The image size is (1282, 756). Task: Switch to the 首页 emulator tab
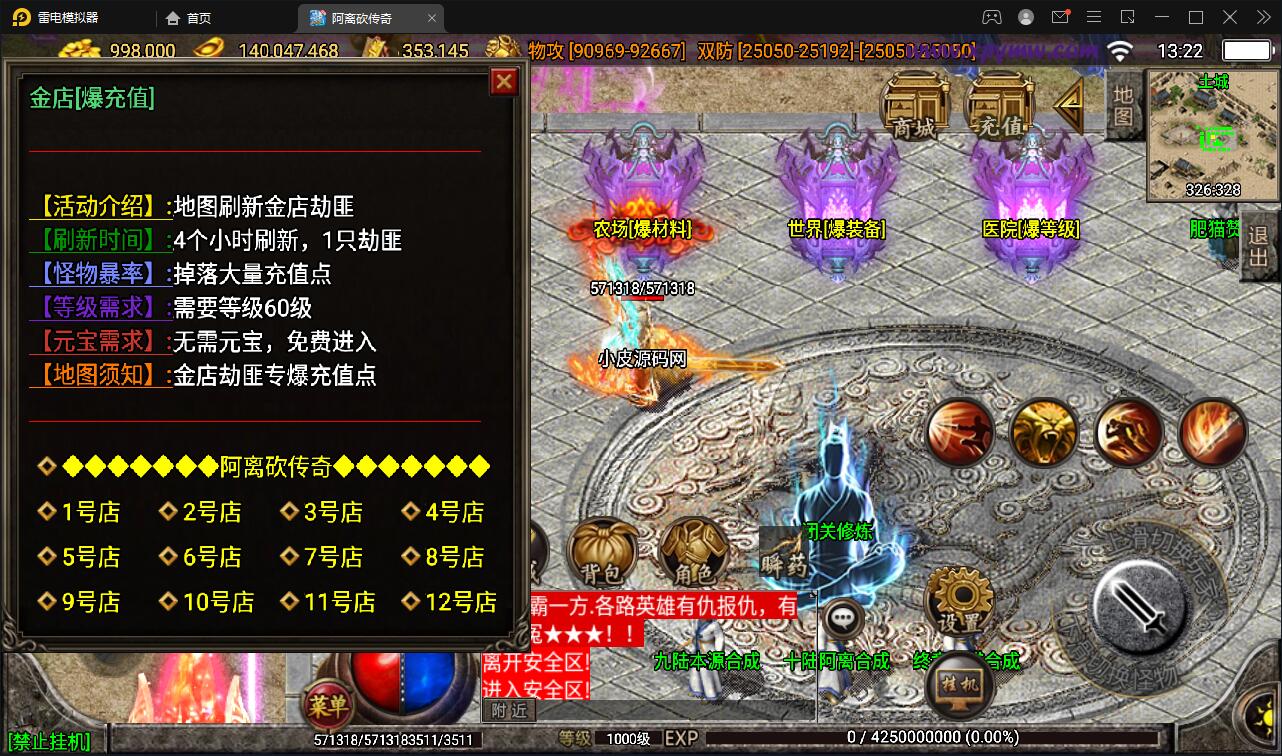click(190, 17)
